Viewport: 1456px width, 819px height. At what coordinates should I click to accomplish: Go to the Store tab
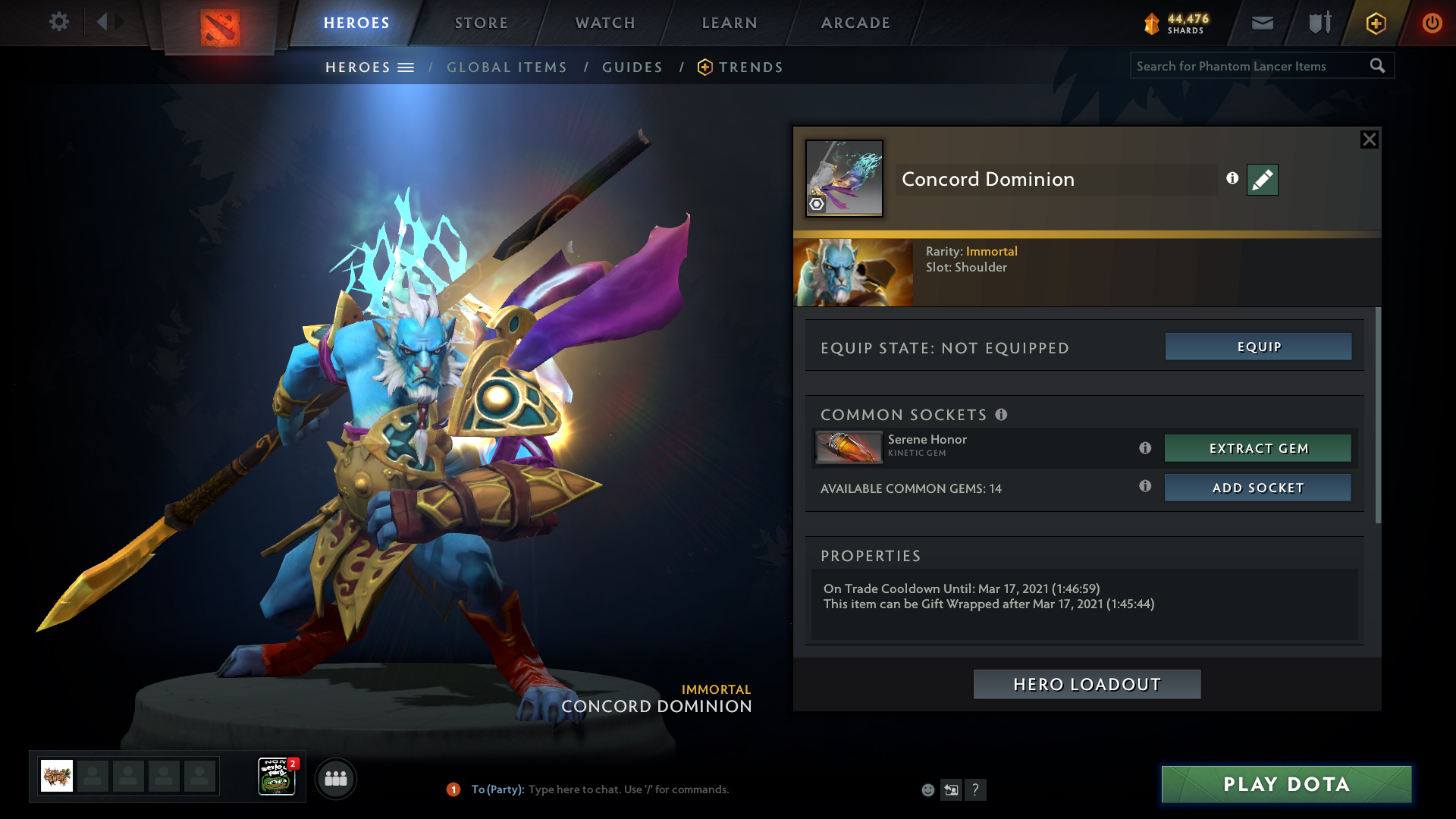click(482, 23)
